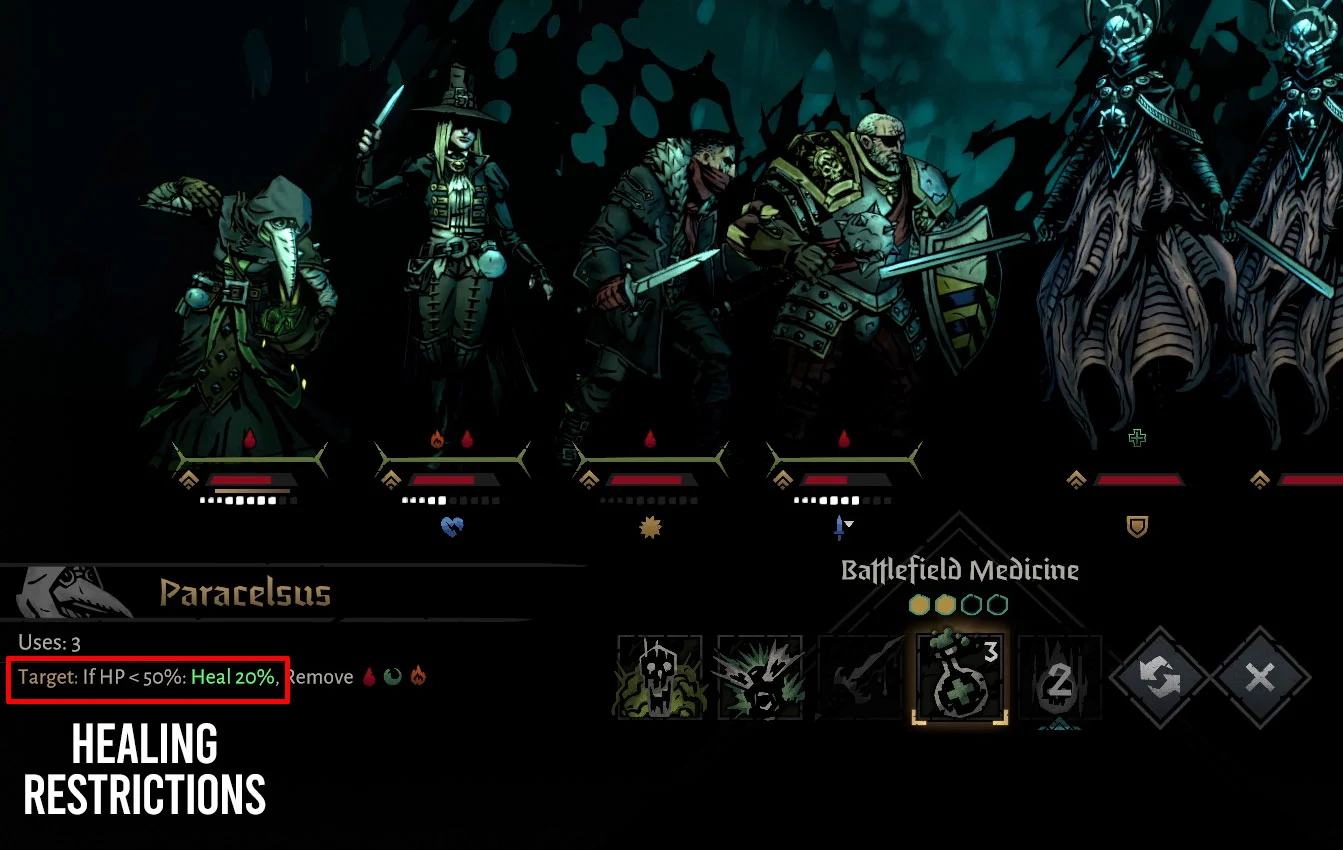Select the skill showing a 2 cooldown
The width and height of the screenshot is (1343, 850).
(x=1059, y=677)
